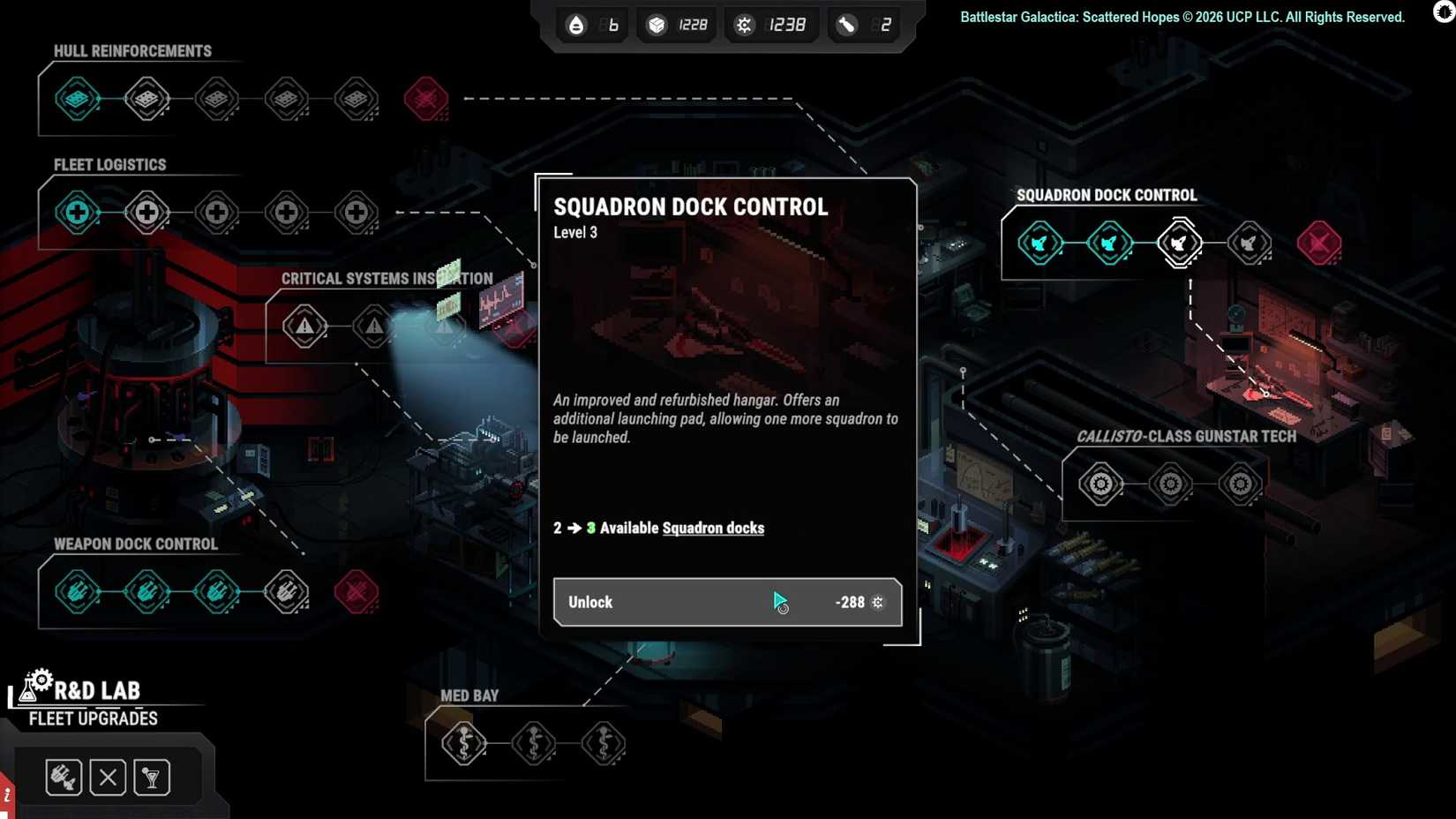Click the first Med Bay caduceus upgrade node
Image resolution: width=1456 pixels, height=819 pixels.
coord(462,744)
